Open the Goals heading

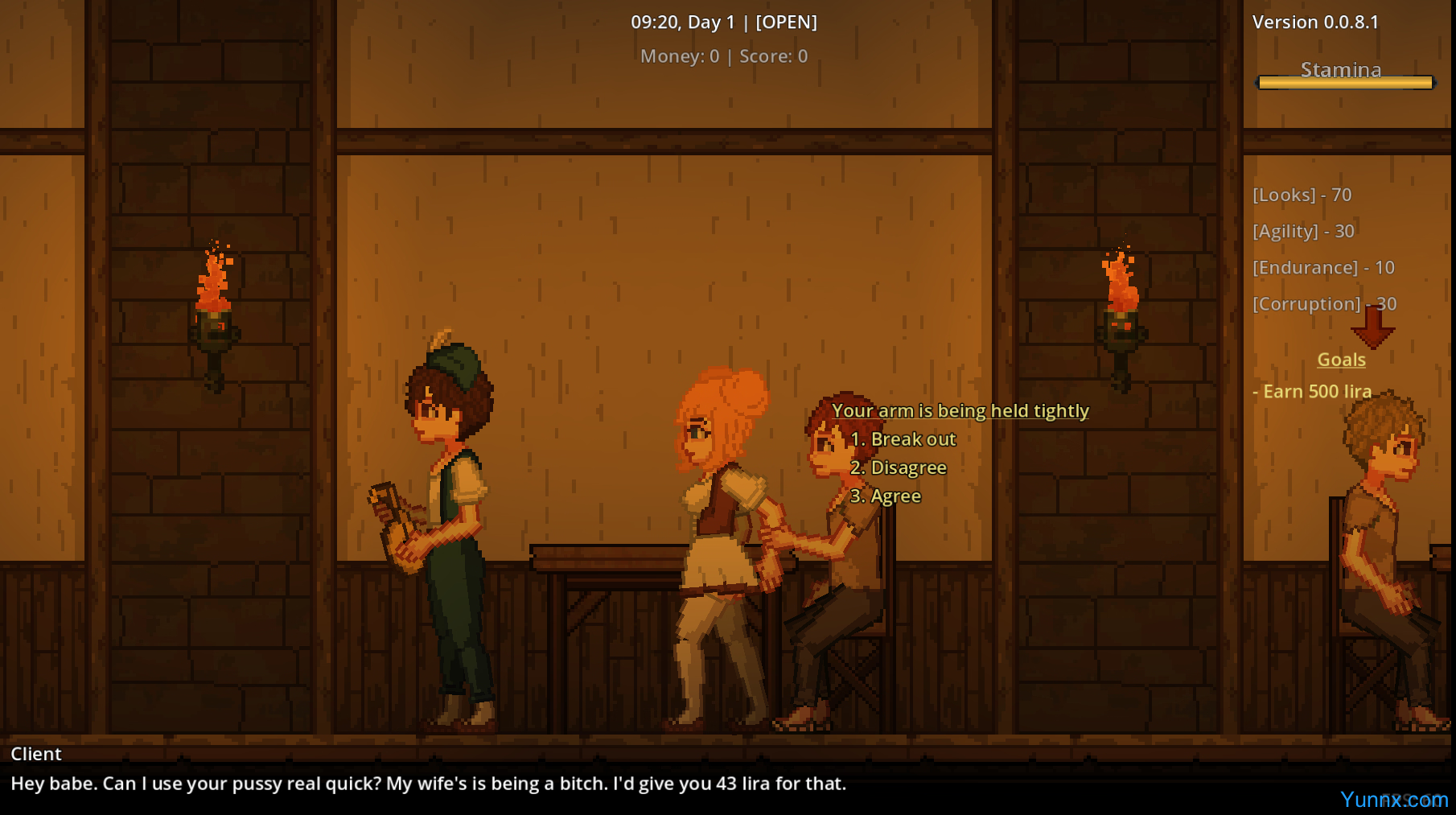point(1341,360)
